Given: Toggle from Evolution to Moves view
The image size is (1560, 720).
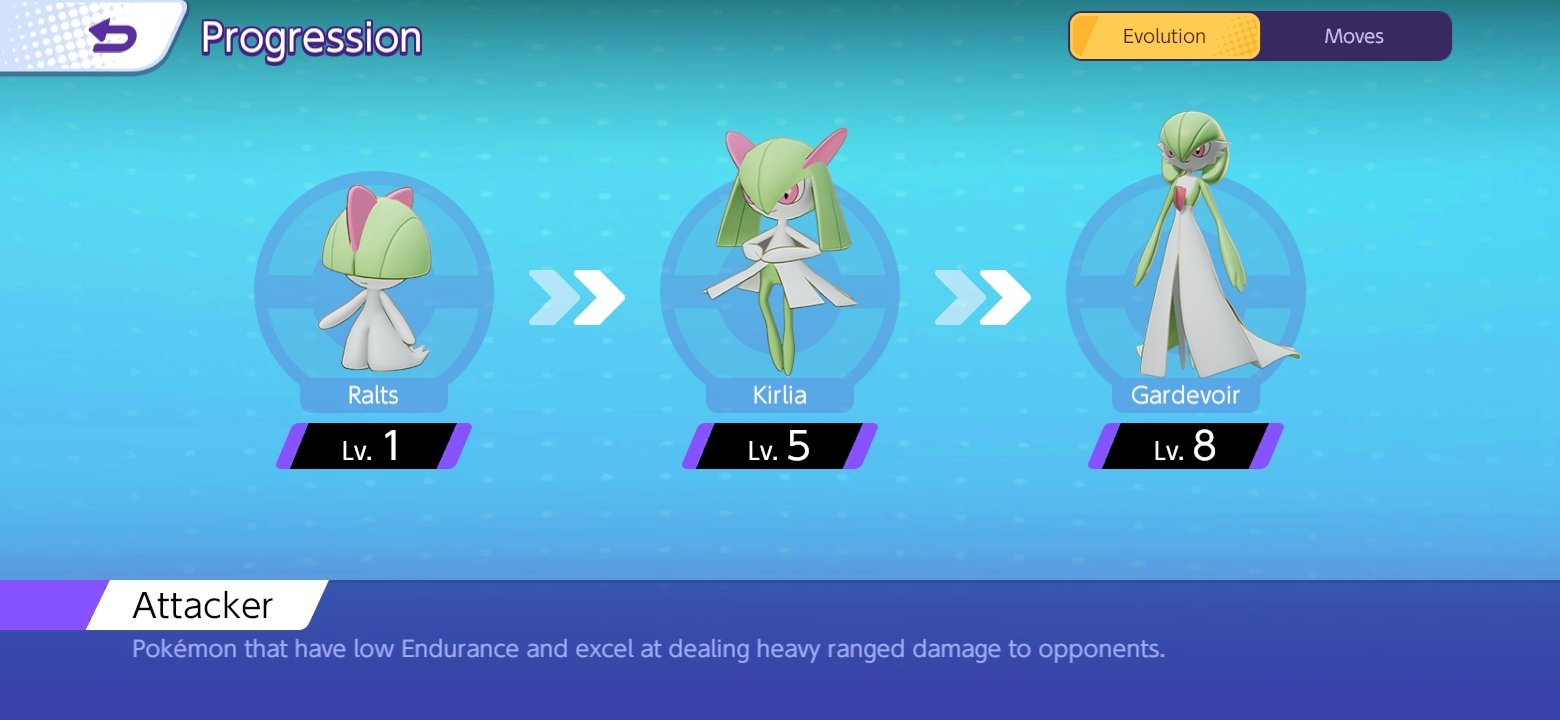Looking at the screenshot, I should tap(1355, 36).
